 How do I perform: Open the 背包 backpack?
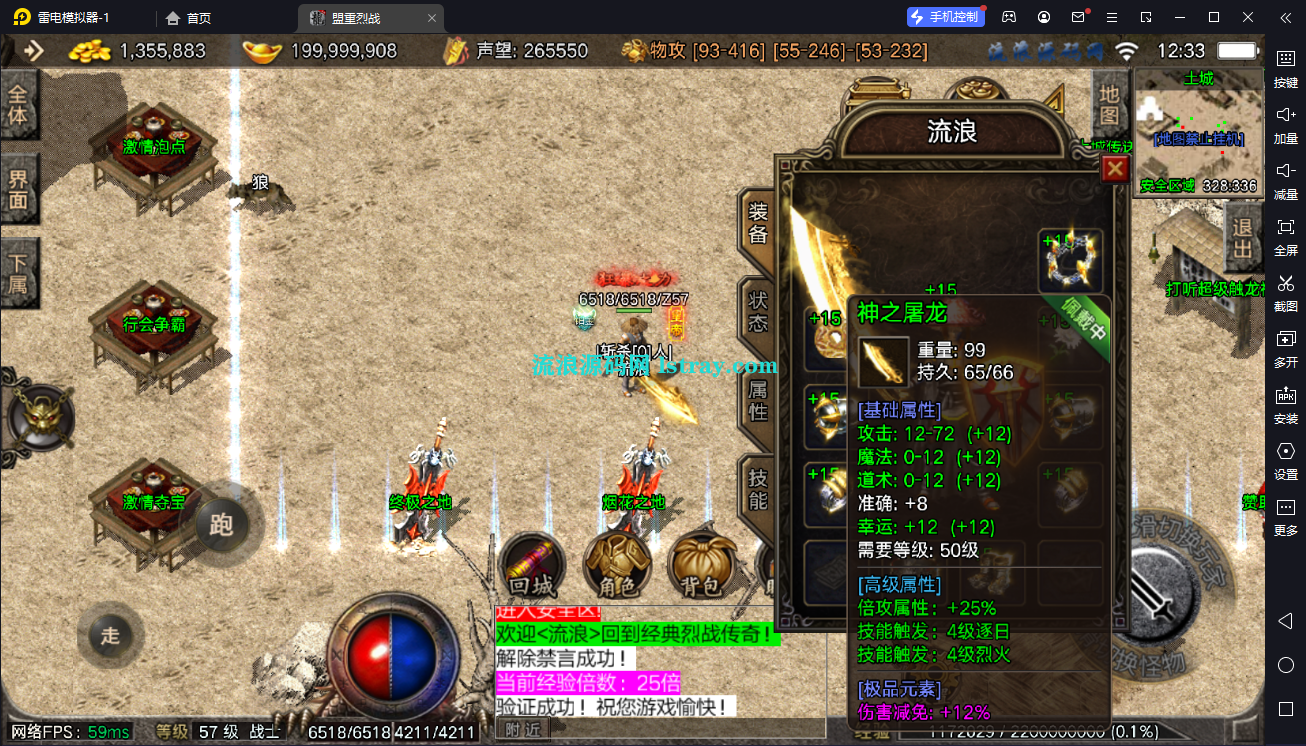[x=701, y=566]
